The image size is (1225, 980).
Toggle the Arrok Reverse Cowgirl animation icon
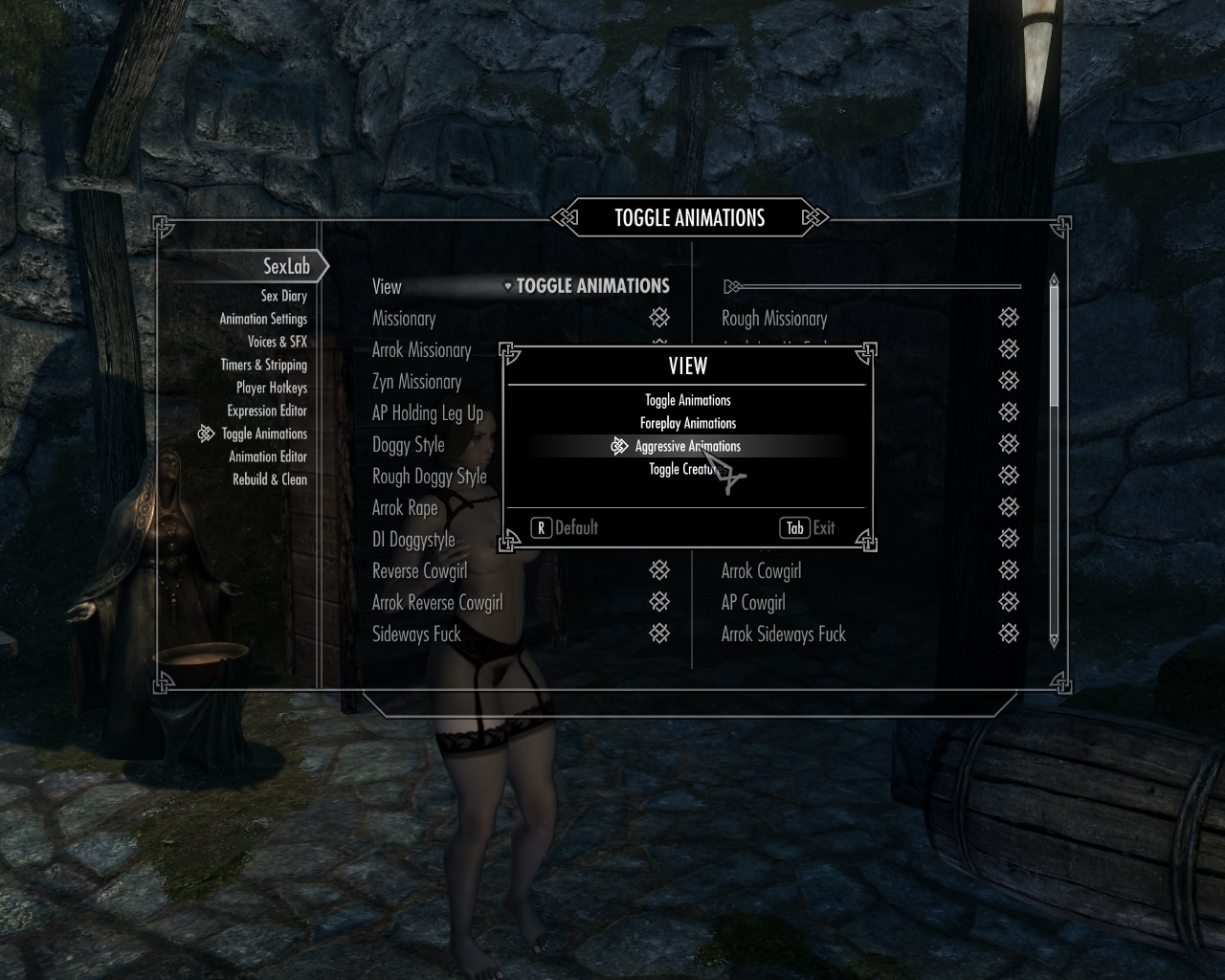tap(658, 602)
